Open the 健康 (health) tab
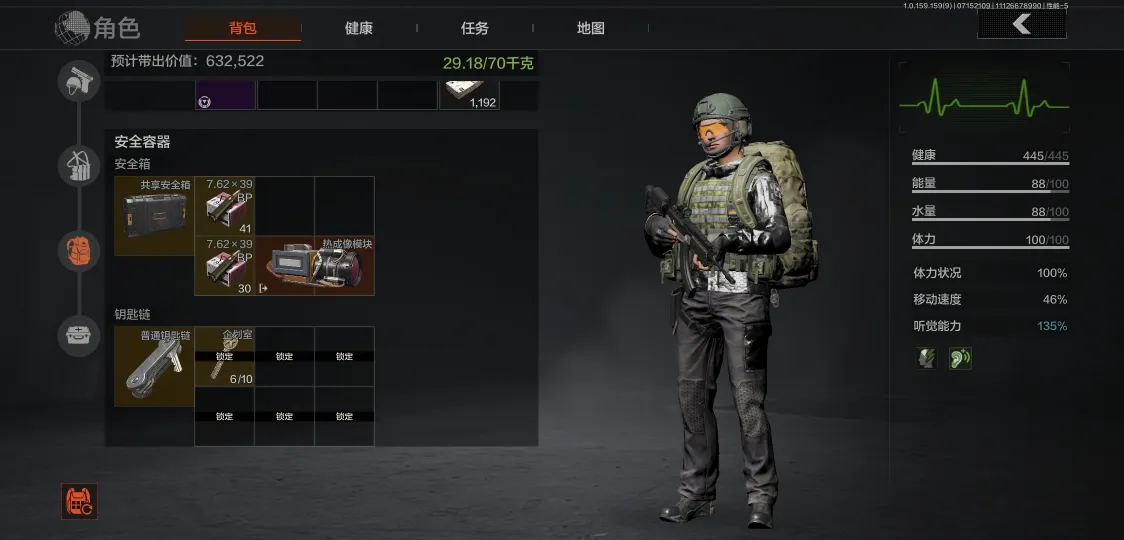Viewport: 1124px width, 540px height. click(x=359, y=28)
